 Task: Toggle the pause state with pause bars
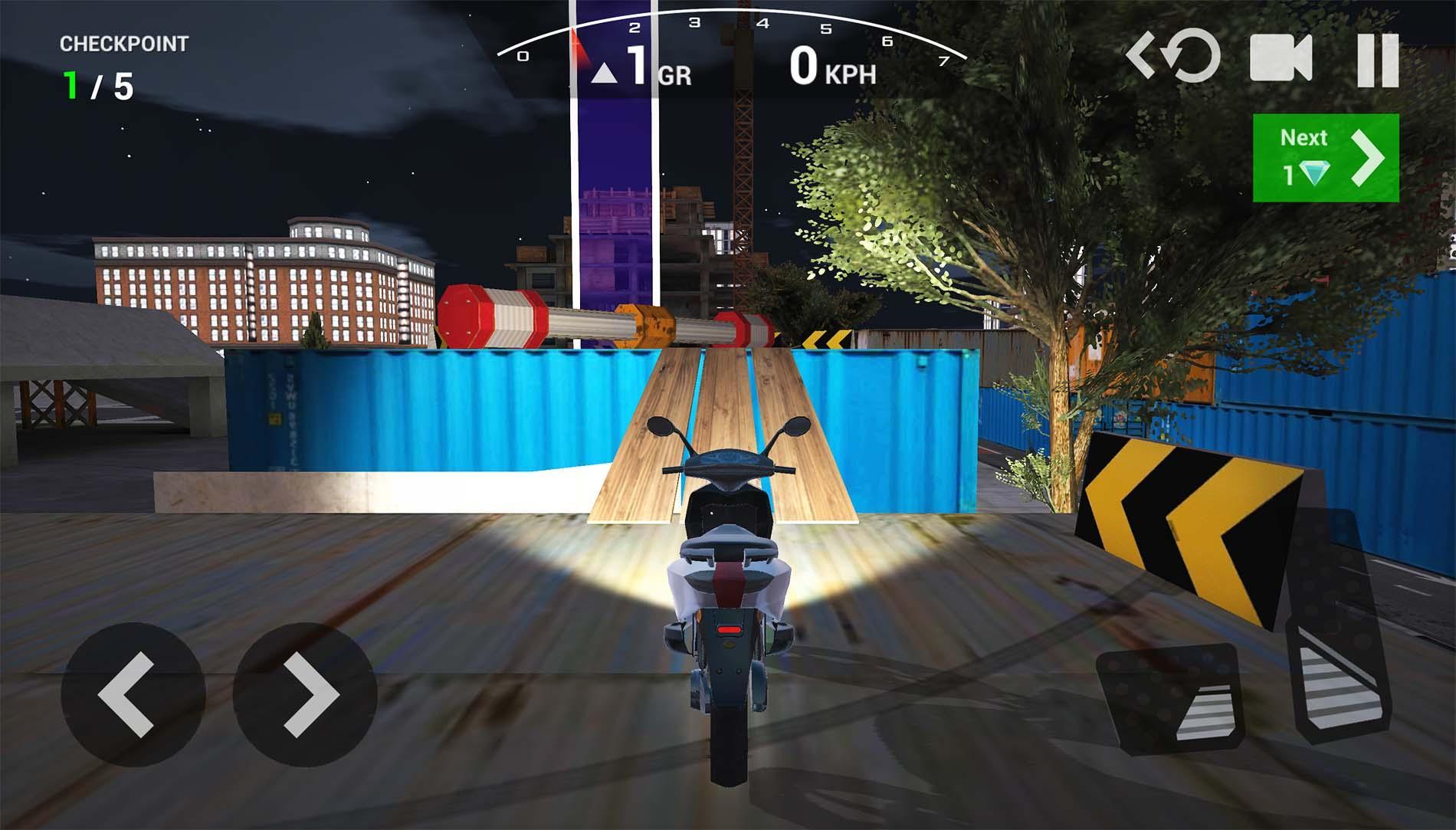pos(1379,61)
